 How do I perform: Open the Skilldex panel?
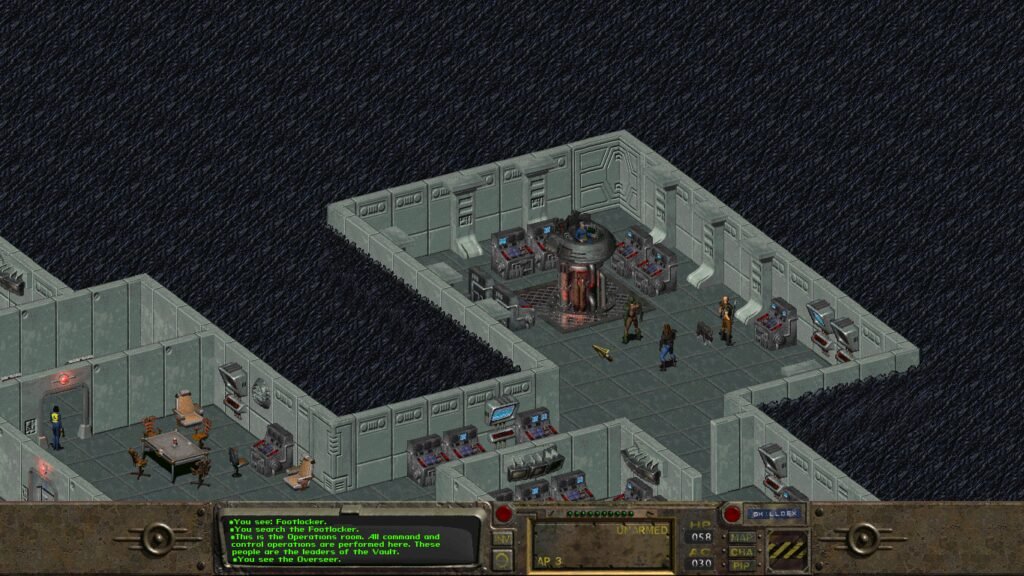[774, 514]
